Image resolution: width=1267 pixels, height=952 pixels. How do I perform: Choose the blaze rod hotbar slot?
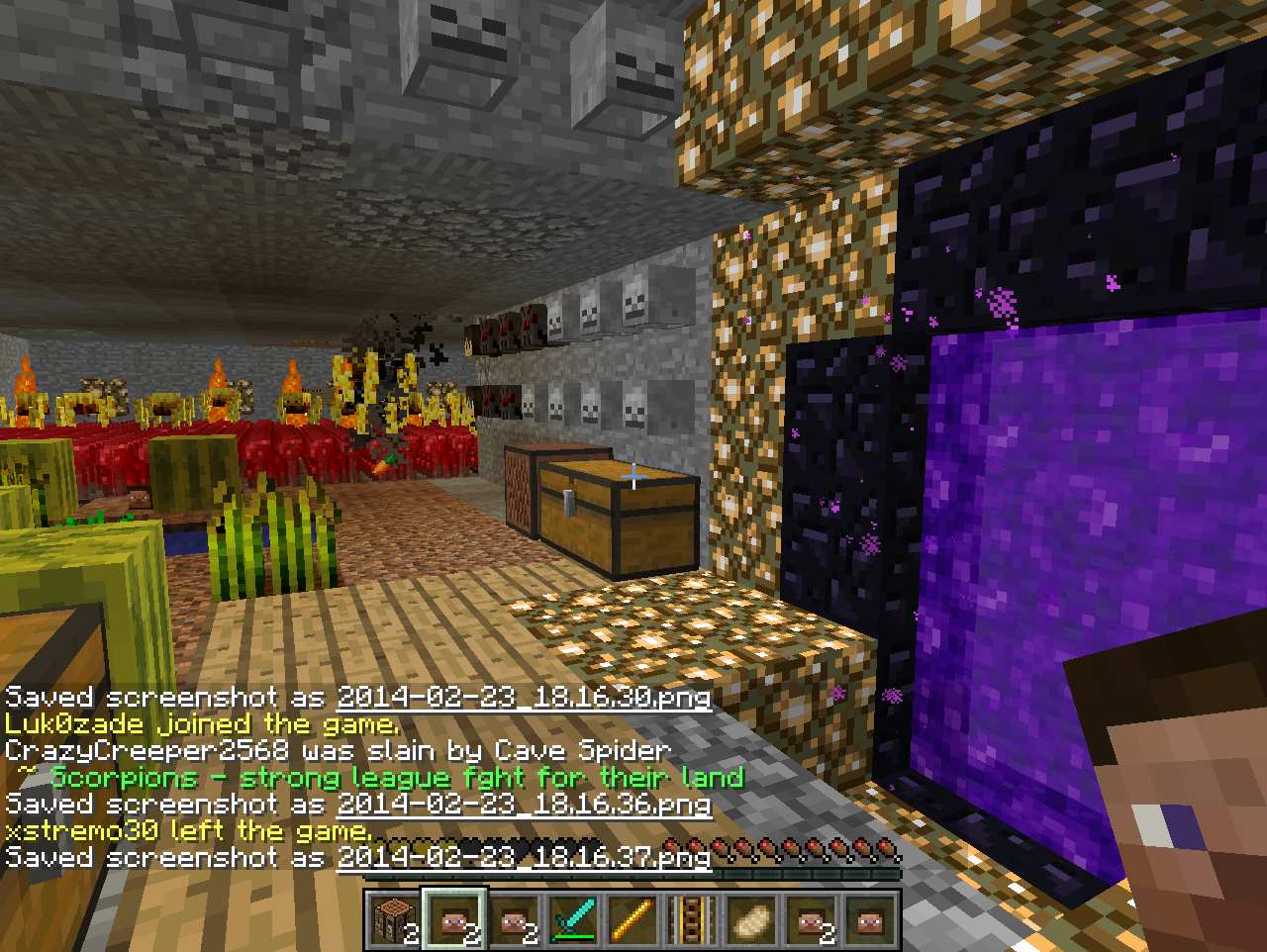pyautogui.click(x=631, y=919)
